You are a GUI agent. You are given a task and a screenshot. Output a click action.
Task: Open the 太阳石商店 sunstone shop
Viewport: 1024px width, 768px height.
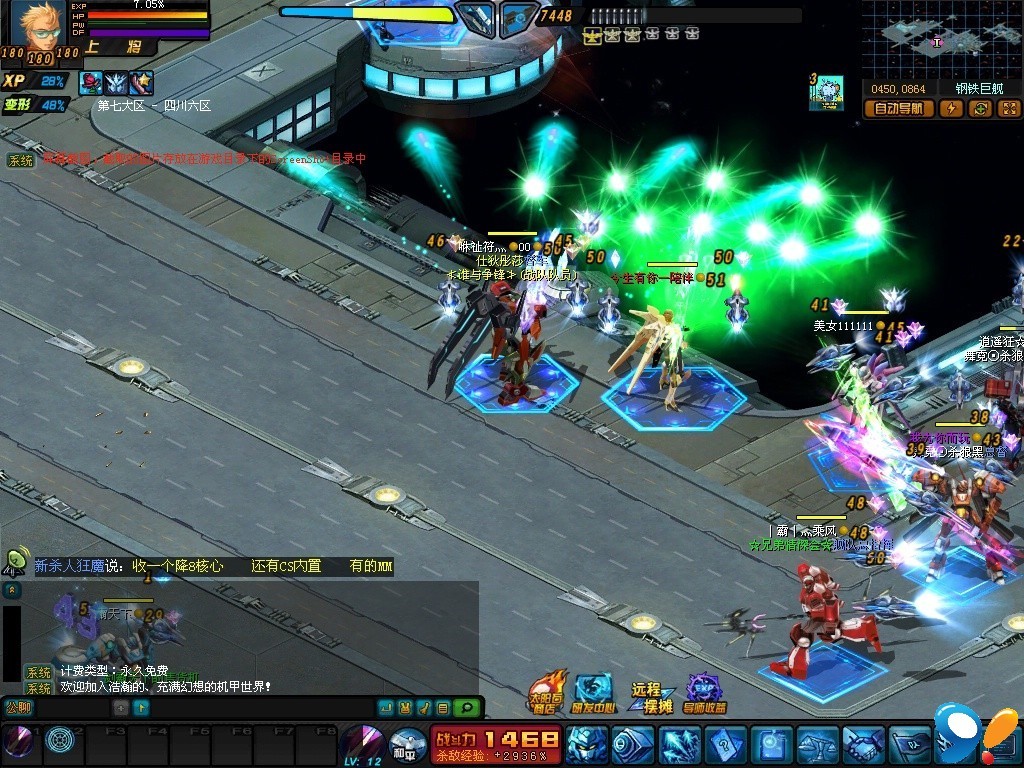(548, 692)
